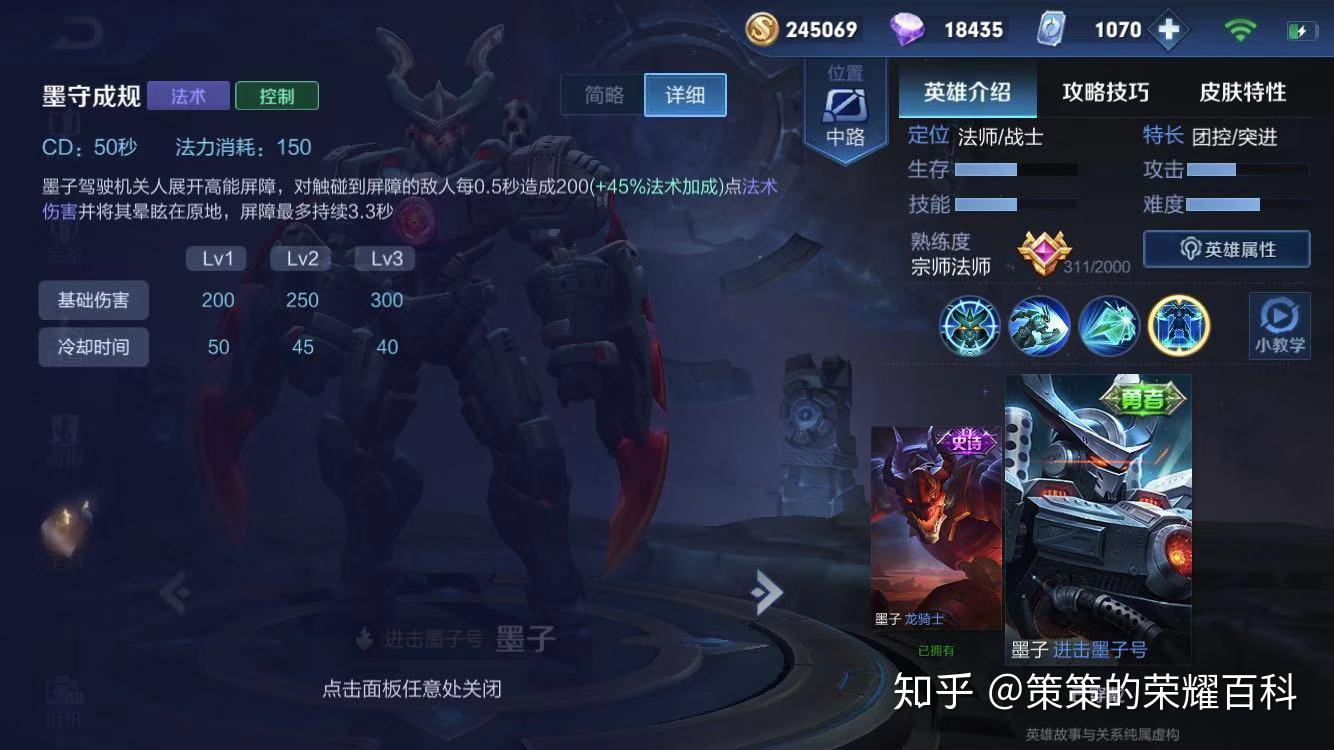Screen dimensions: 1334x750
Task: Click the gold coin currency icon
Action: [760, 29]
